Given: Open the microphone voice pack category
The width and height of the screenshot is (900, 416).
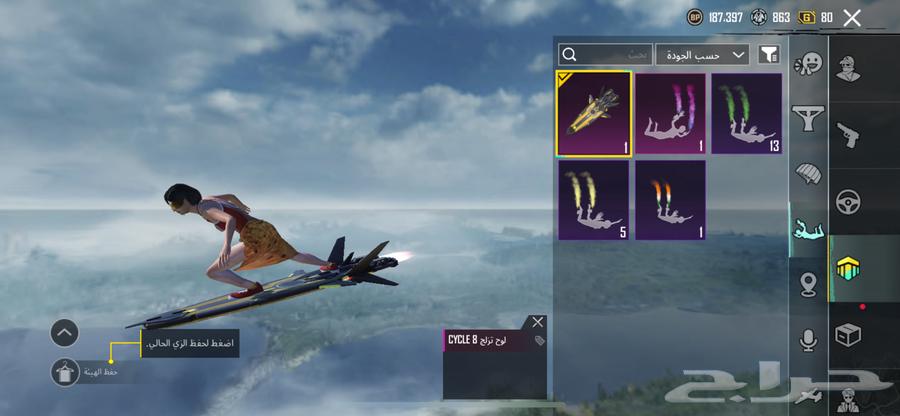Looking at the screenshot, I should coord(807,340).
